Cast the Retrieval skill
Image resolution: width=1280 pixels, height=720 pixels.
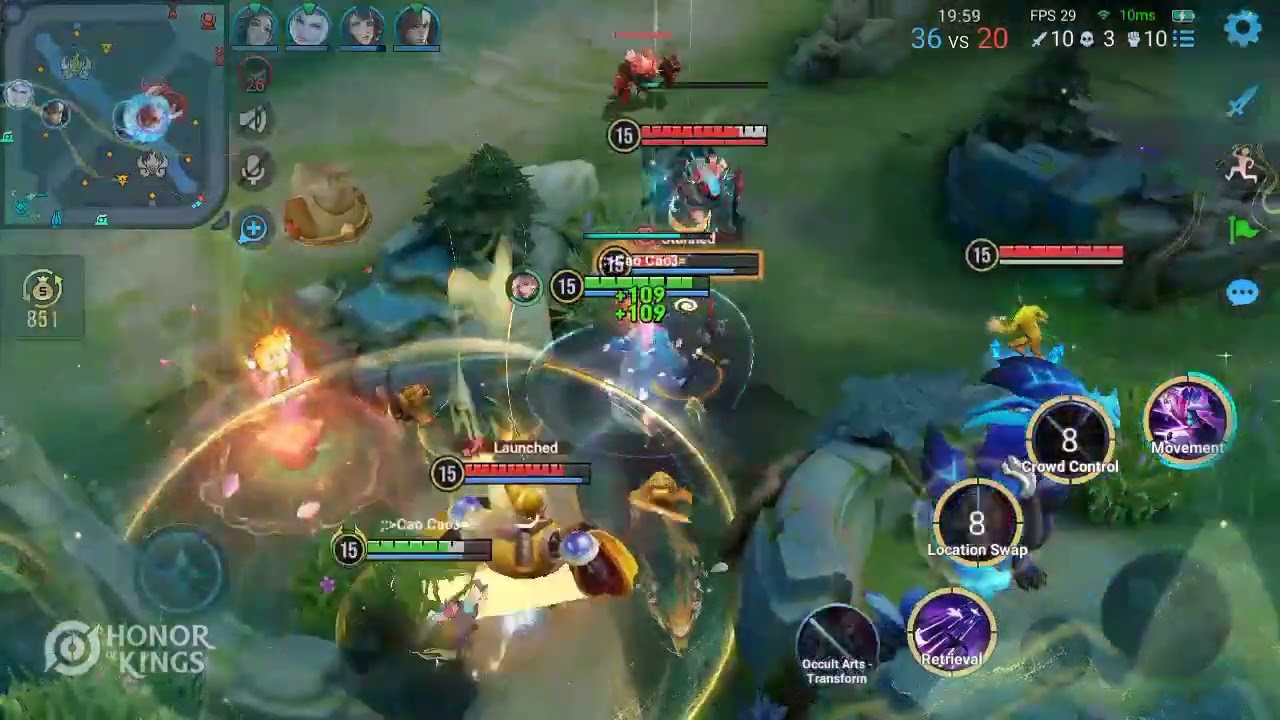tap(952, 632)
